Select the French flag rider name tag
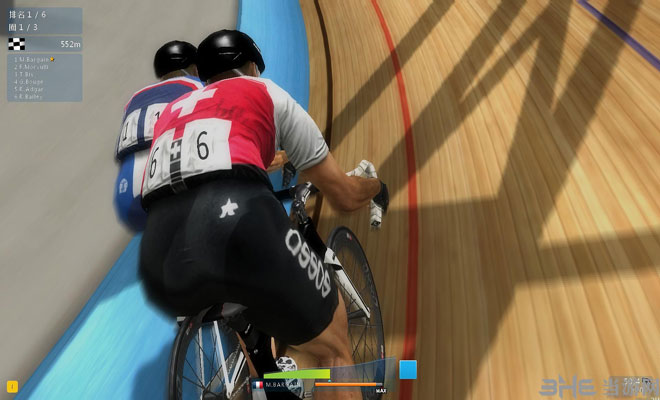 click(x=277, y=384)
